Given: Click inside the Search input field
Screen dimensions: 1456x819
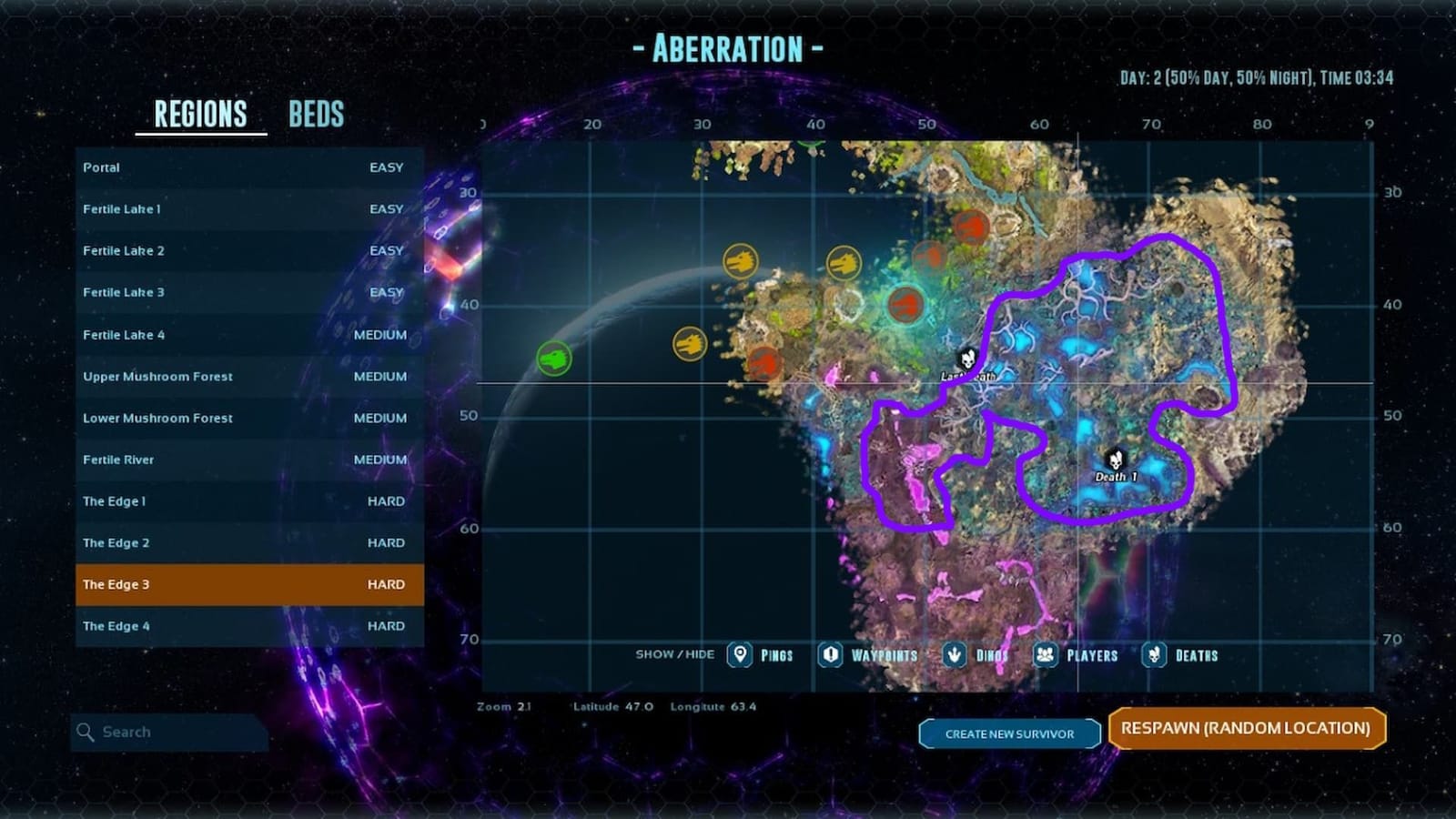Looking at the screenshot, I should pyautogui.click(x=173, y=732).
